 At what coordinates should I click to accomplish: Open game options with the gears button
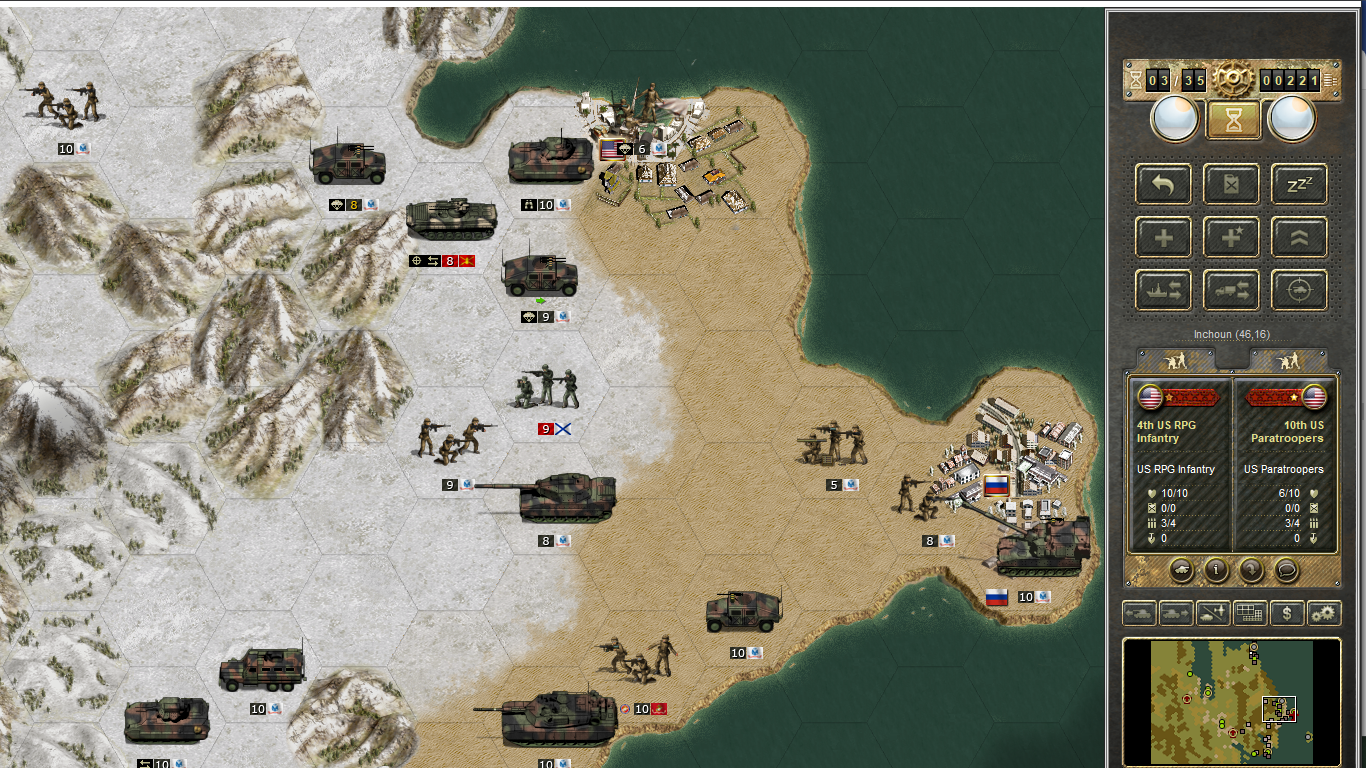click(1324, 613)
